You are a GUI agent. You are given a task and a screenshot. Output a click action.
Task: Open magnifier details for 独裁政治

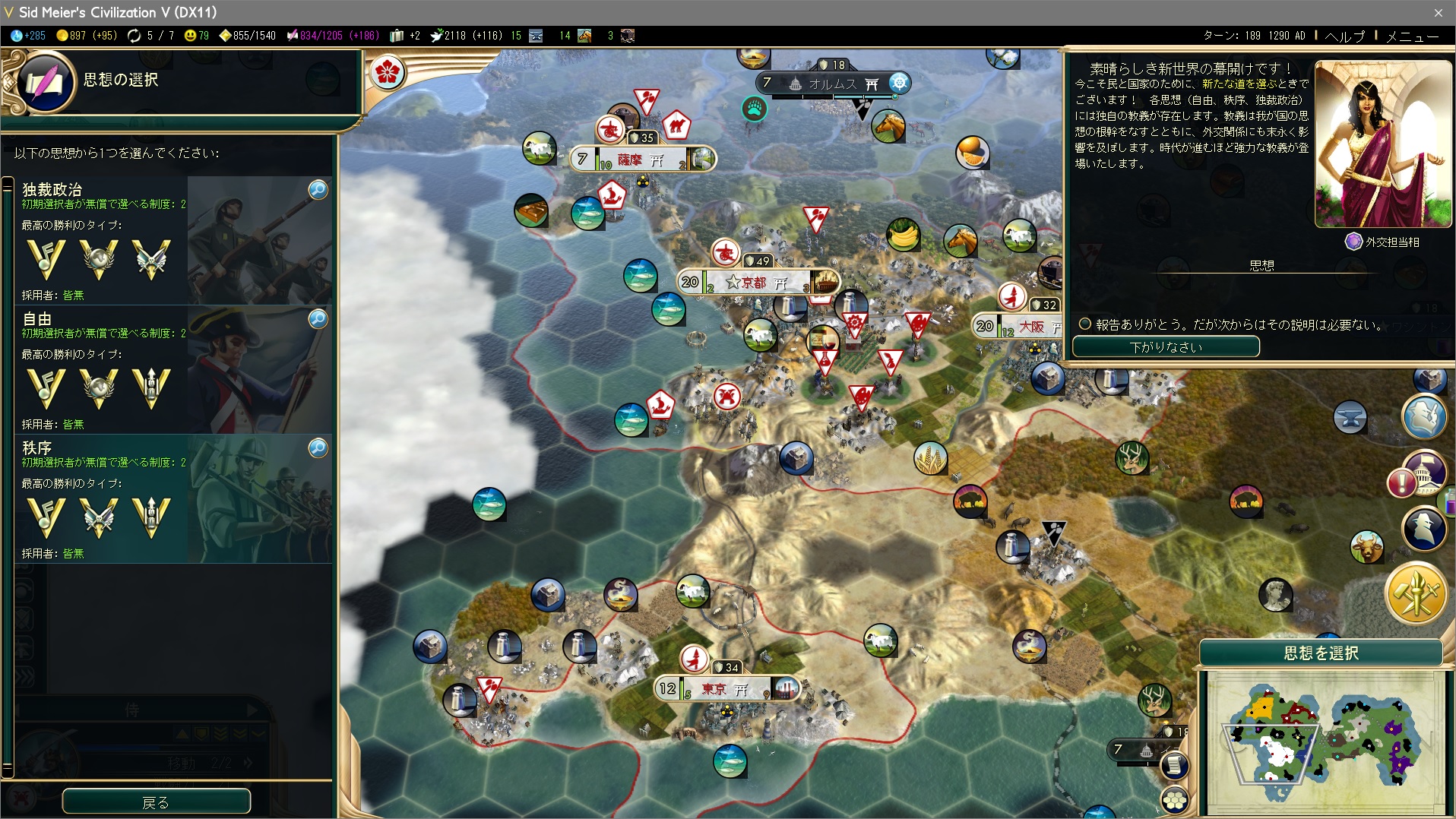318,189
